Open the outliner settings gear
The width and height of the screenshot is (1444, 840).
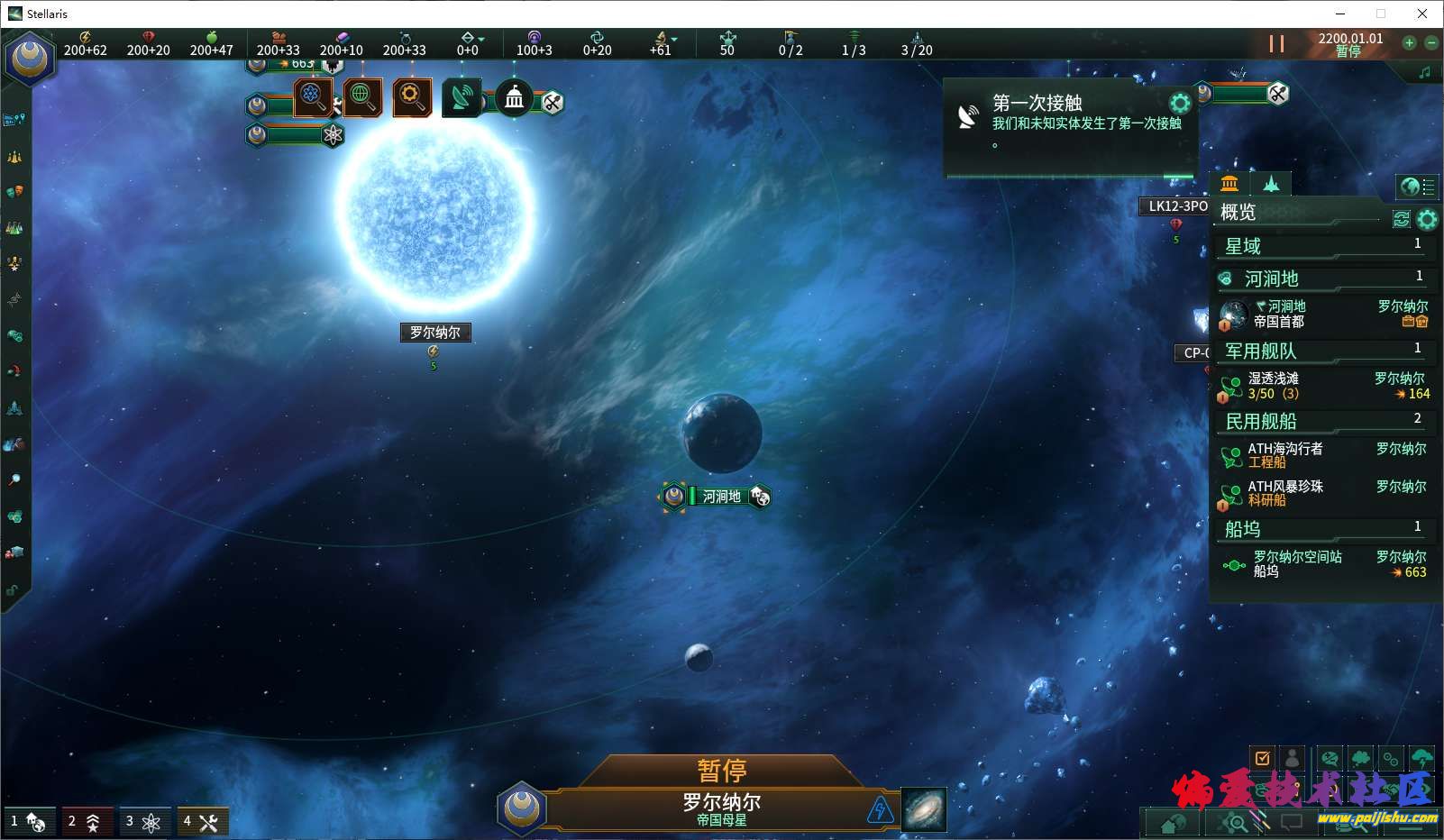pos(1427,219)
